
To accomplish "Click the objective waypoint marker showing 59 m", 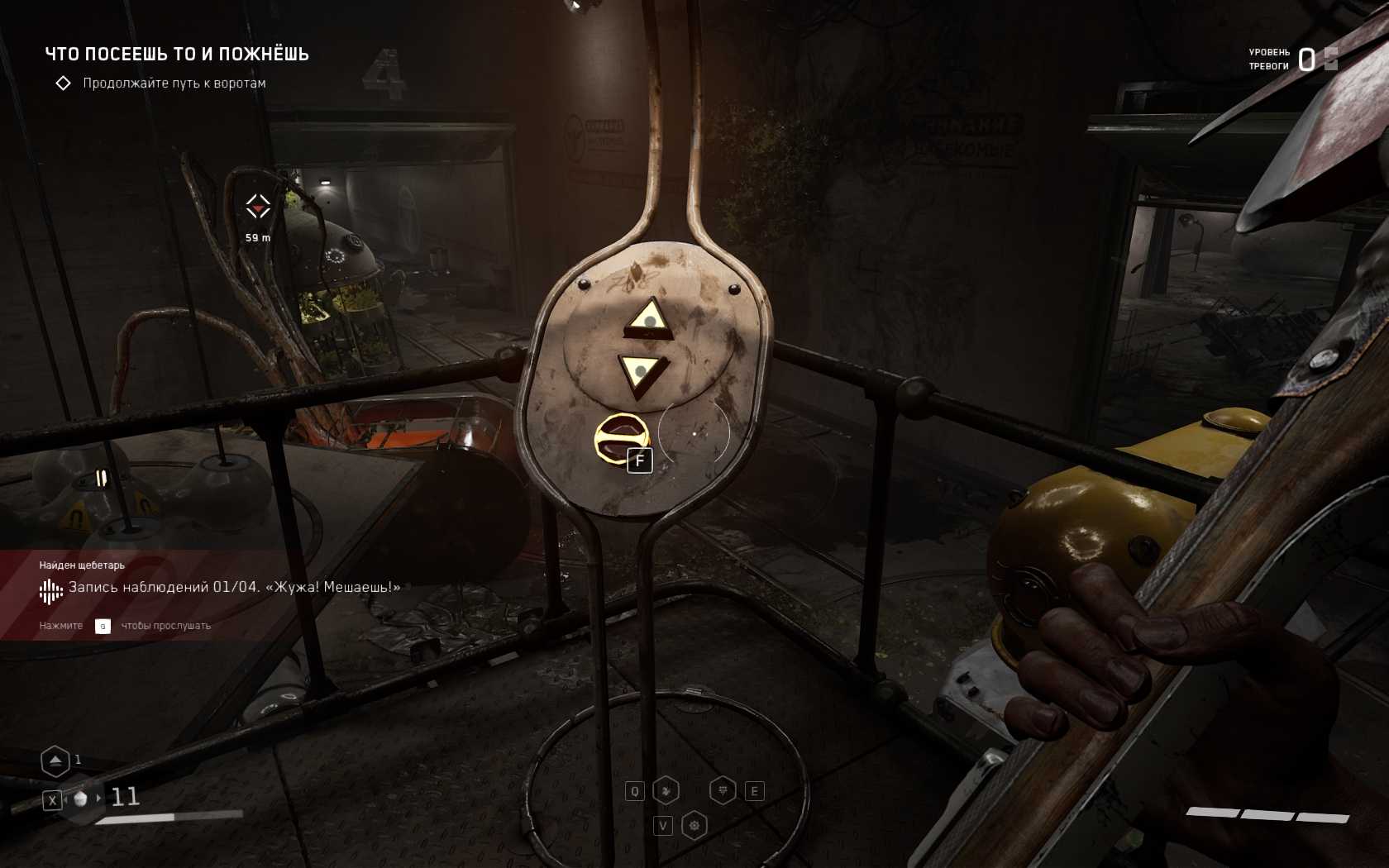I will point(258,207).
